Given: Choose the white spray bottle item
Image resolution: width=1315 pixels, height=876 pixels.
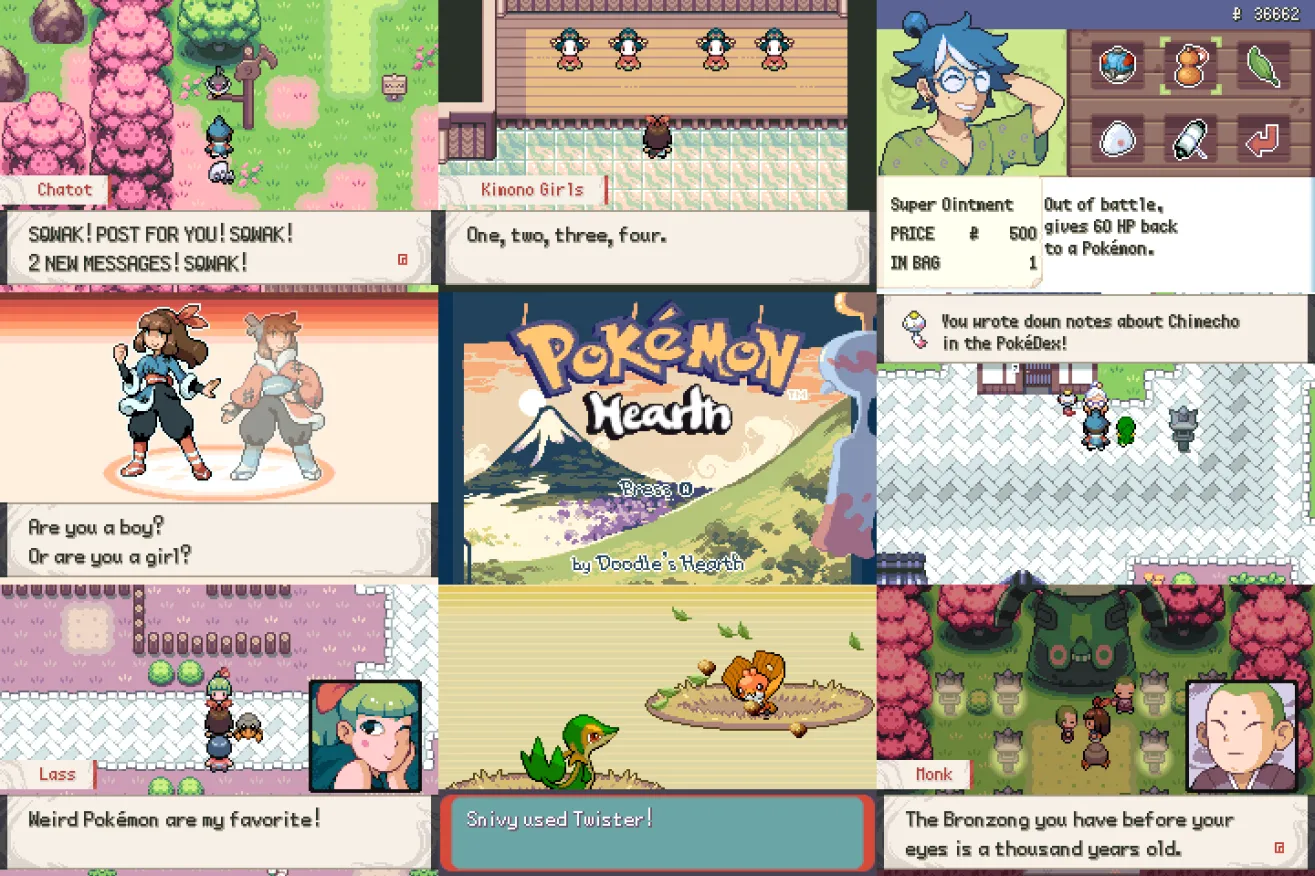Looking at the screenshot, I should pyautogui.click(x=1190, y=139).
